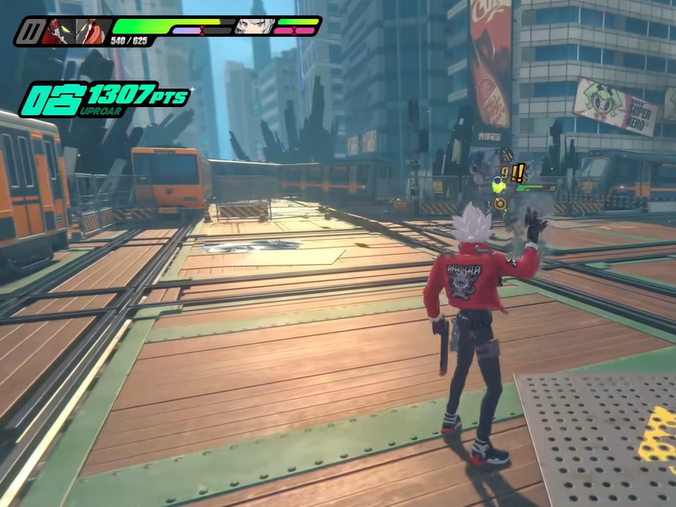
Task: Click the red masked character portrait
Action: 76,31
